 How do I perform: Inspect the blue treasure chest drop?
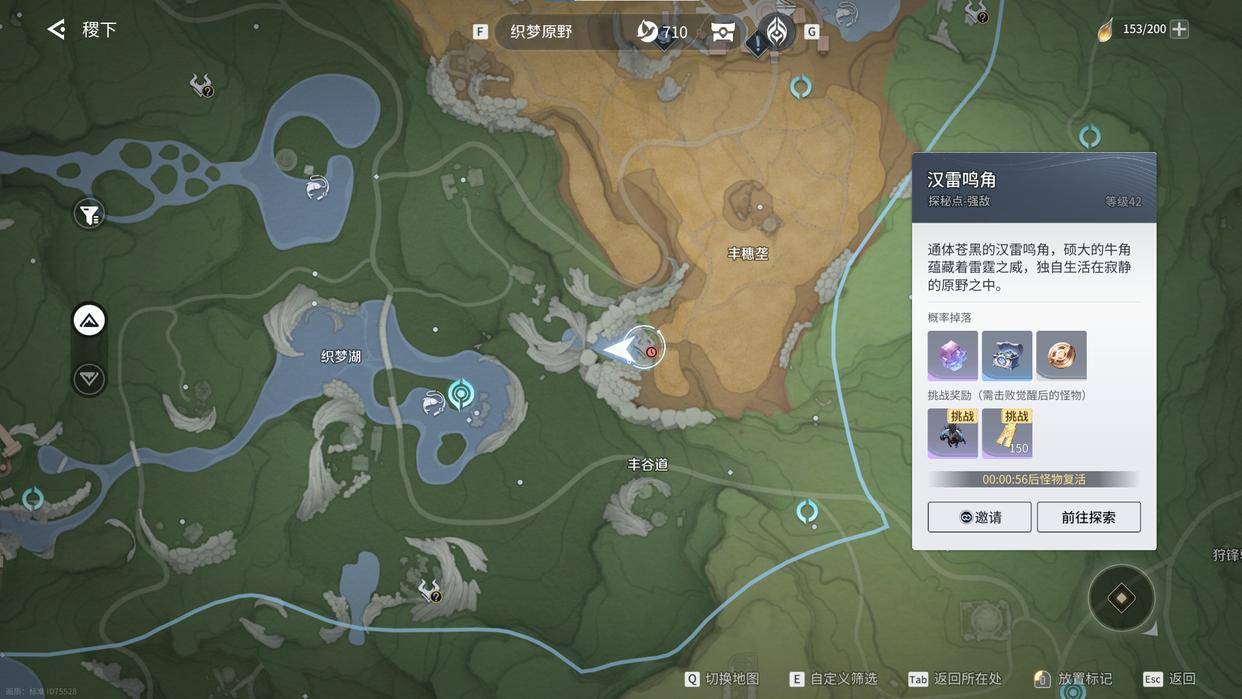[1007, 355]
